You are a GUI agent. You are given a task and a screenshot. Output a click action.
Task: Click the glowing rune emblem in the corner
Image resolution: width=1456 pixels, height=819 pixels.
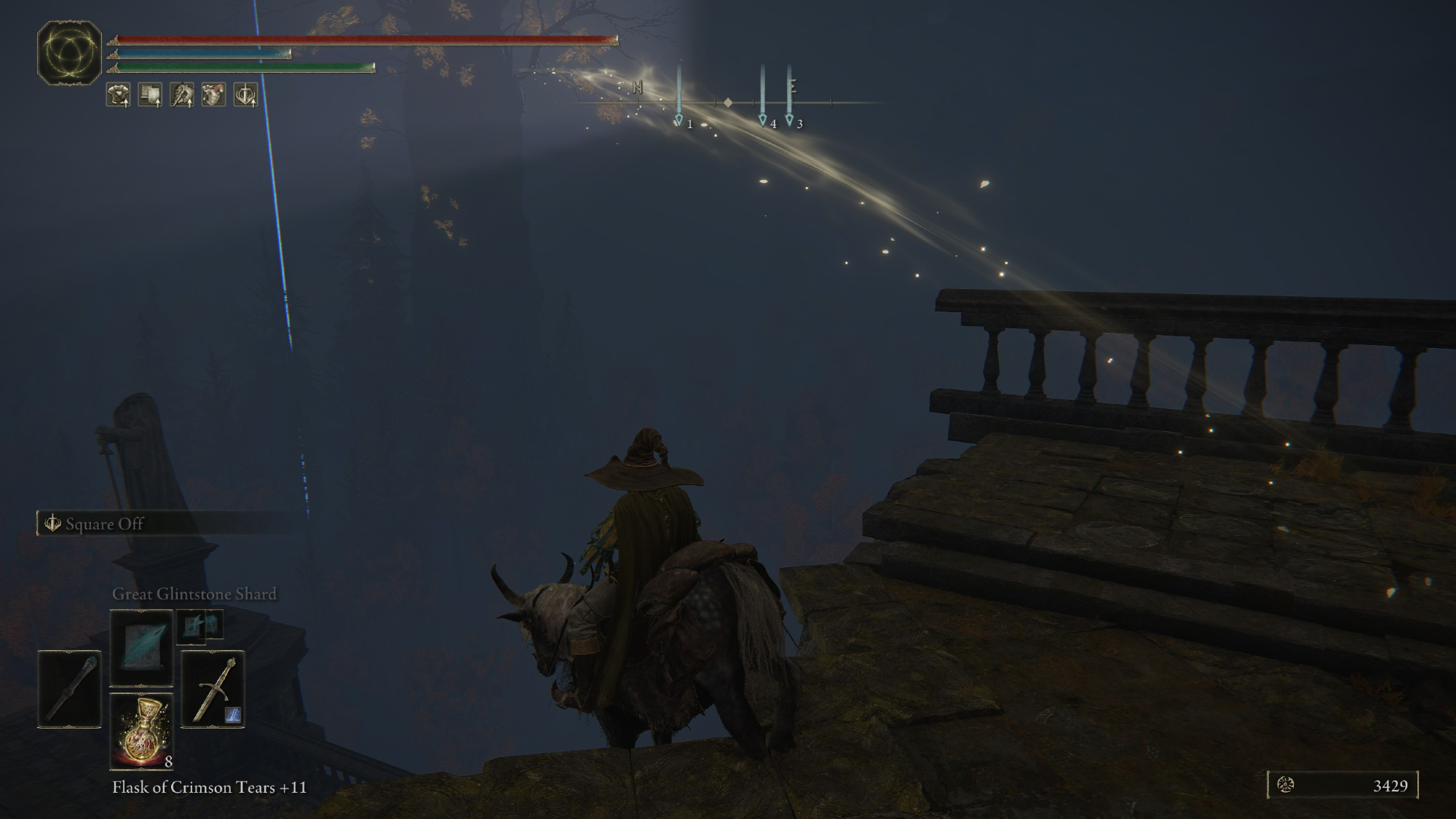(x=69, y=52)
